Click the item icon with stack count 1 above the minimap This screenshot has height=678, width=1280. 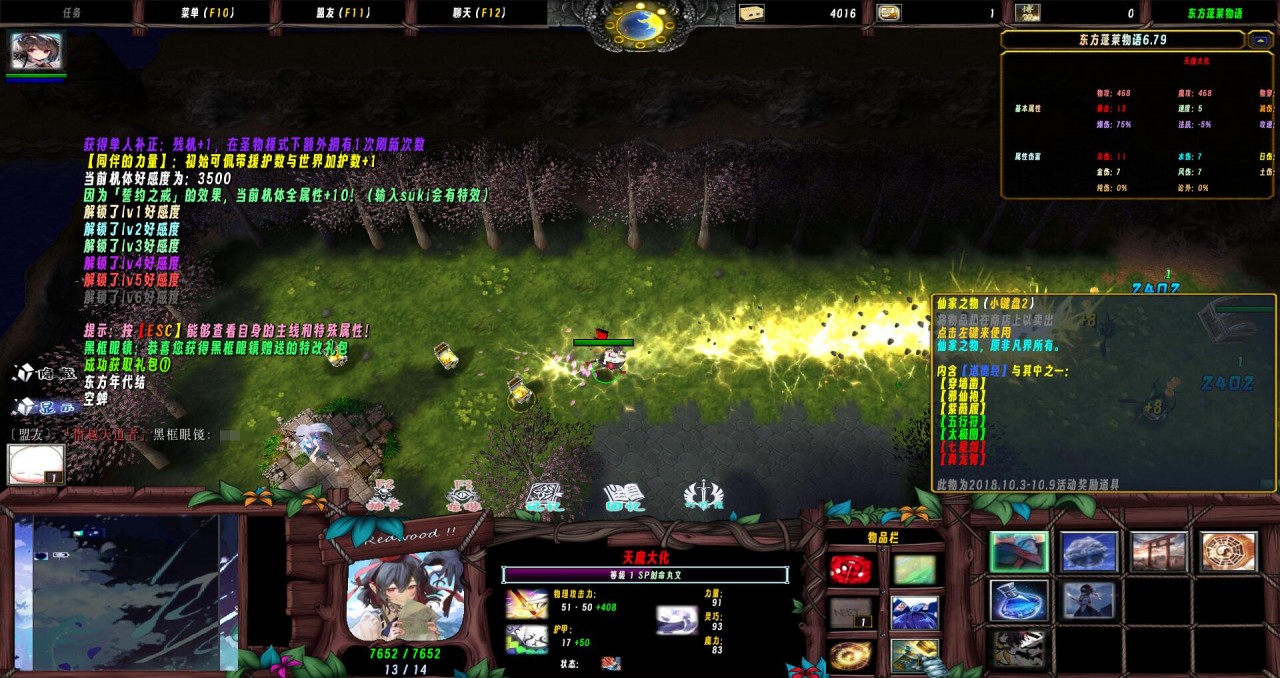click(x=36, y=465)
